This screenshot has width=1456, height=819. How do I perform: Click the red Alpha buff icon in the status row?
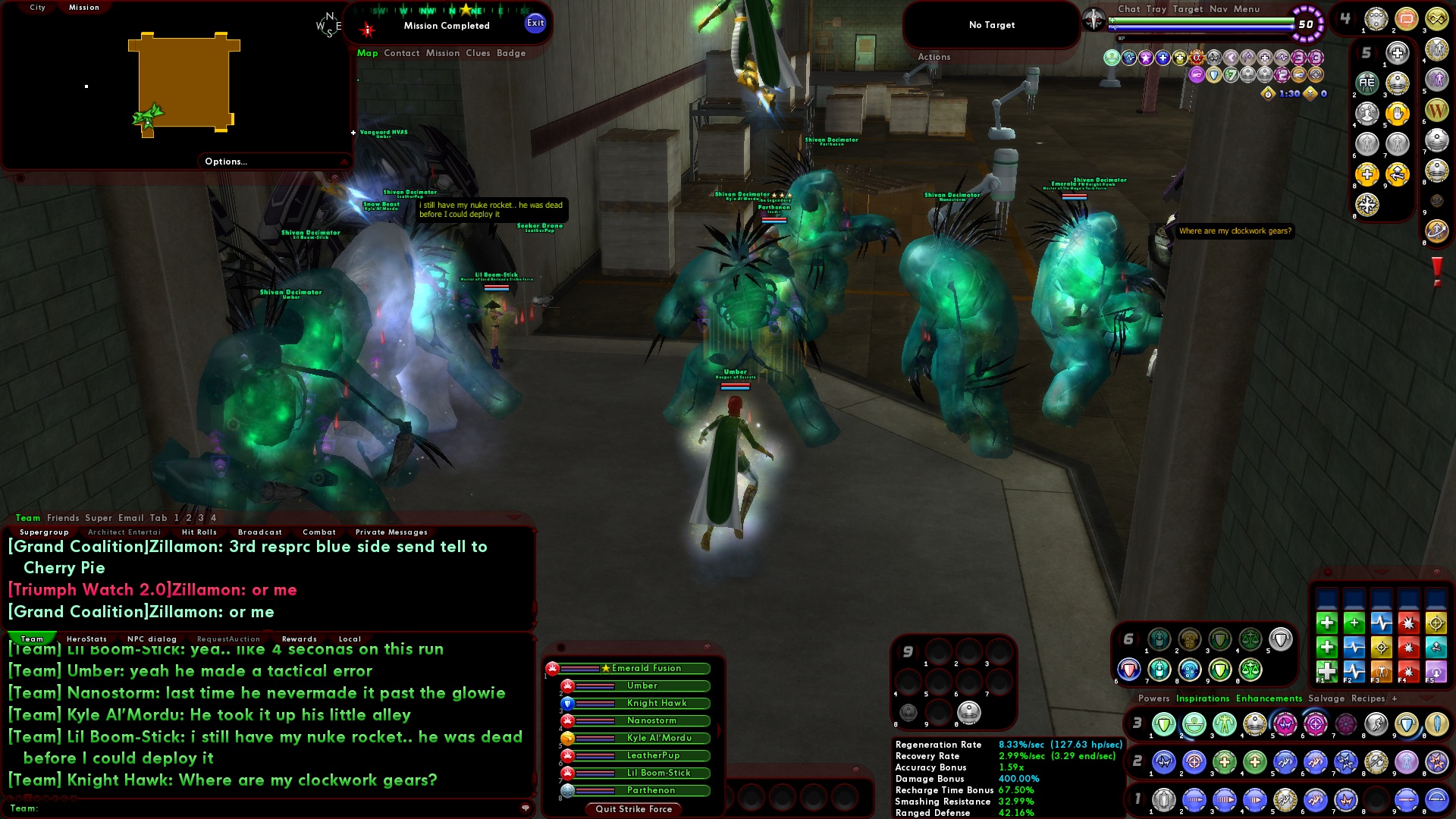coord(1197,58)
